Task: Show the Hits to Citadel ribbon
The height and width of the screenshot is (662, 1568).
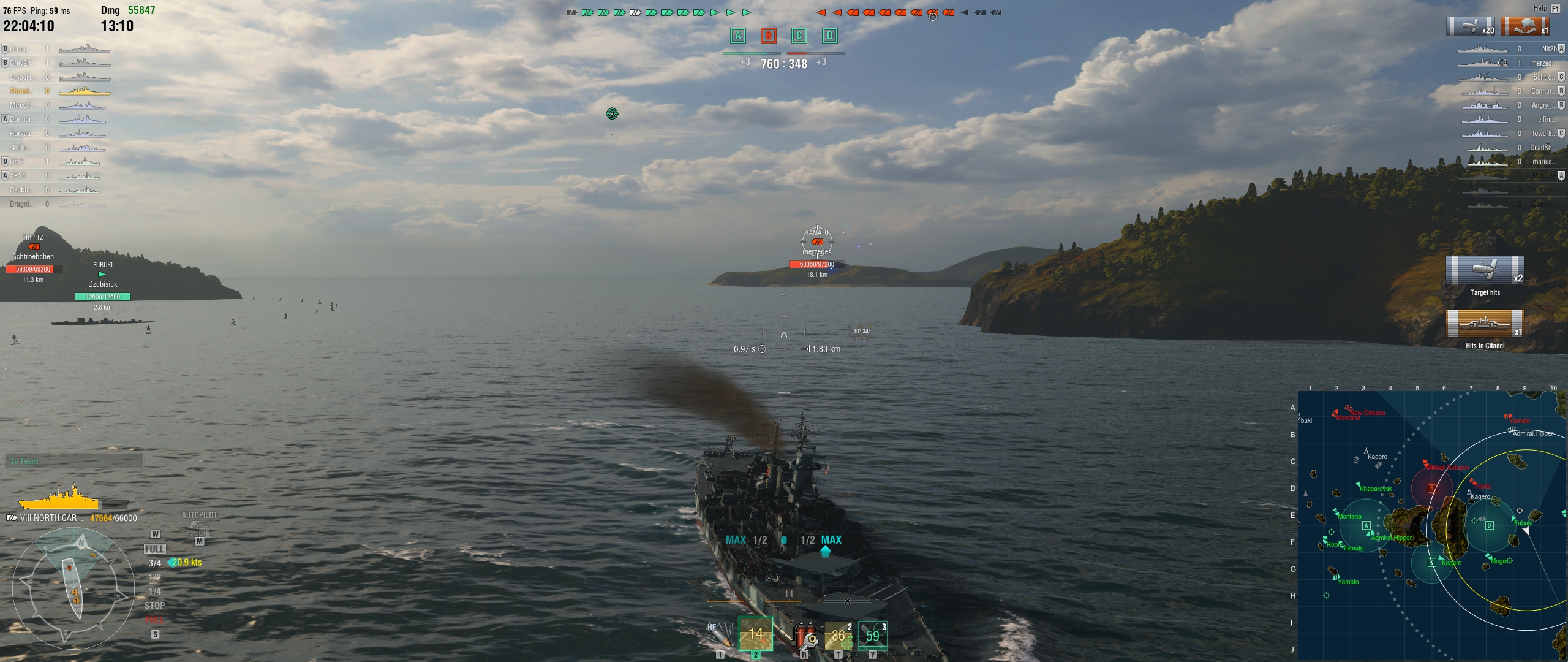Action: click(1485, 324)
